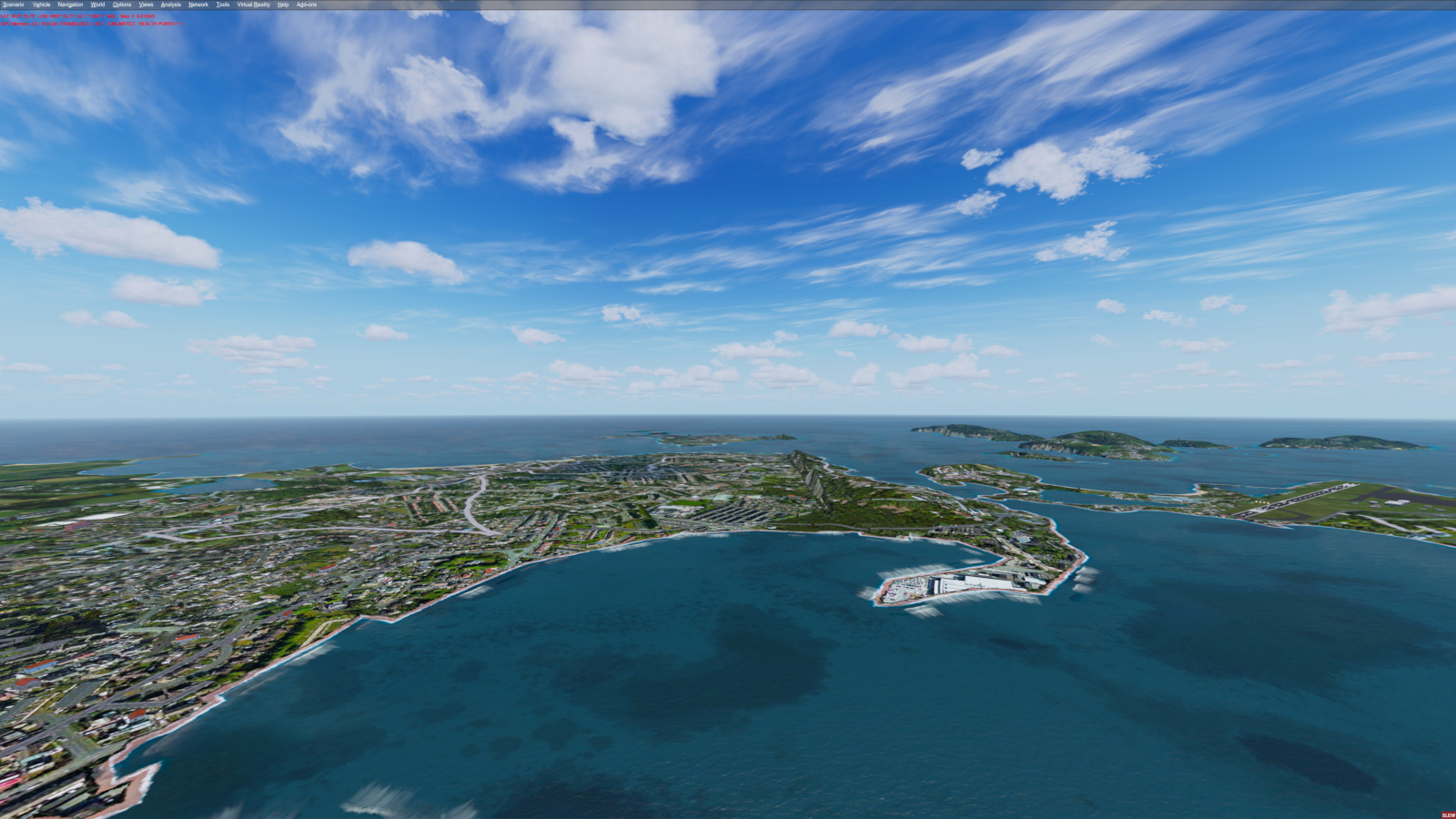Expand the Analysis menu
The height and width of the screenshot is (819, 1456).
point(171,5)
